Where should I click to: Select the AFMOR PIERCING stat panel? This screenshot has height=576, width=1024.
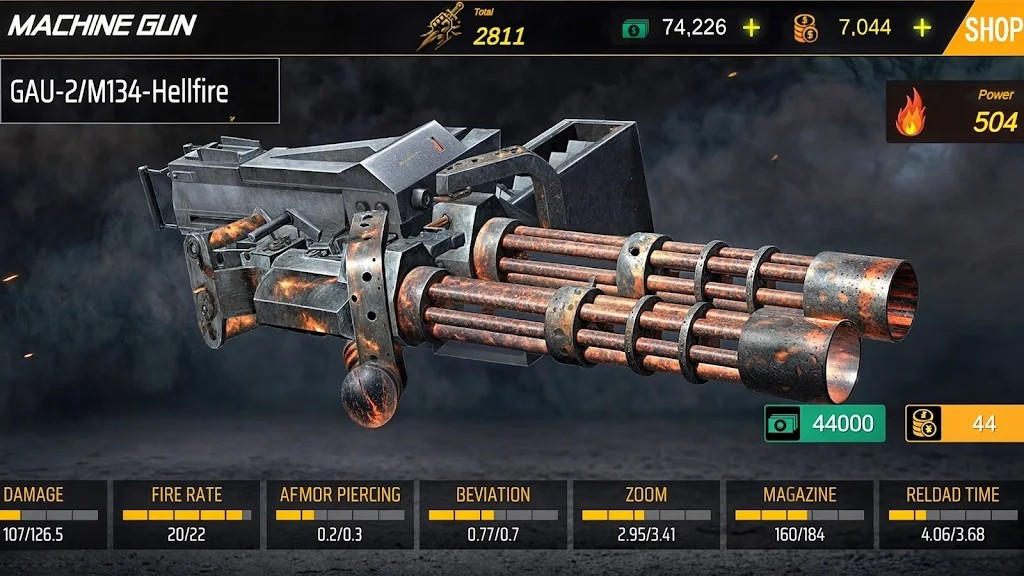340,514
